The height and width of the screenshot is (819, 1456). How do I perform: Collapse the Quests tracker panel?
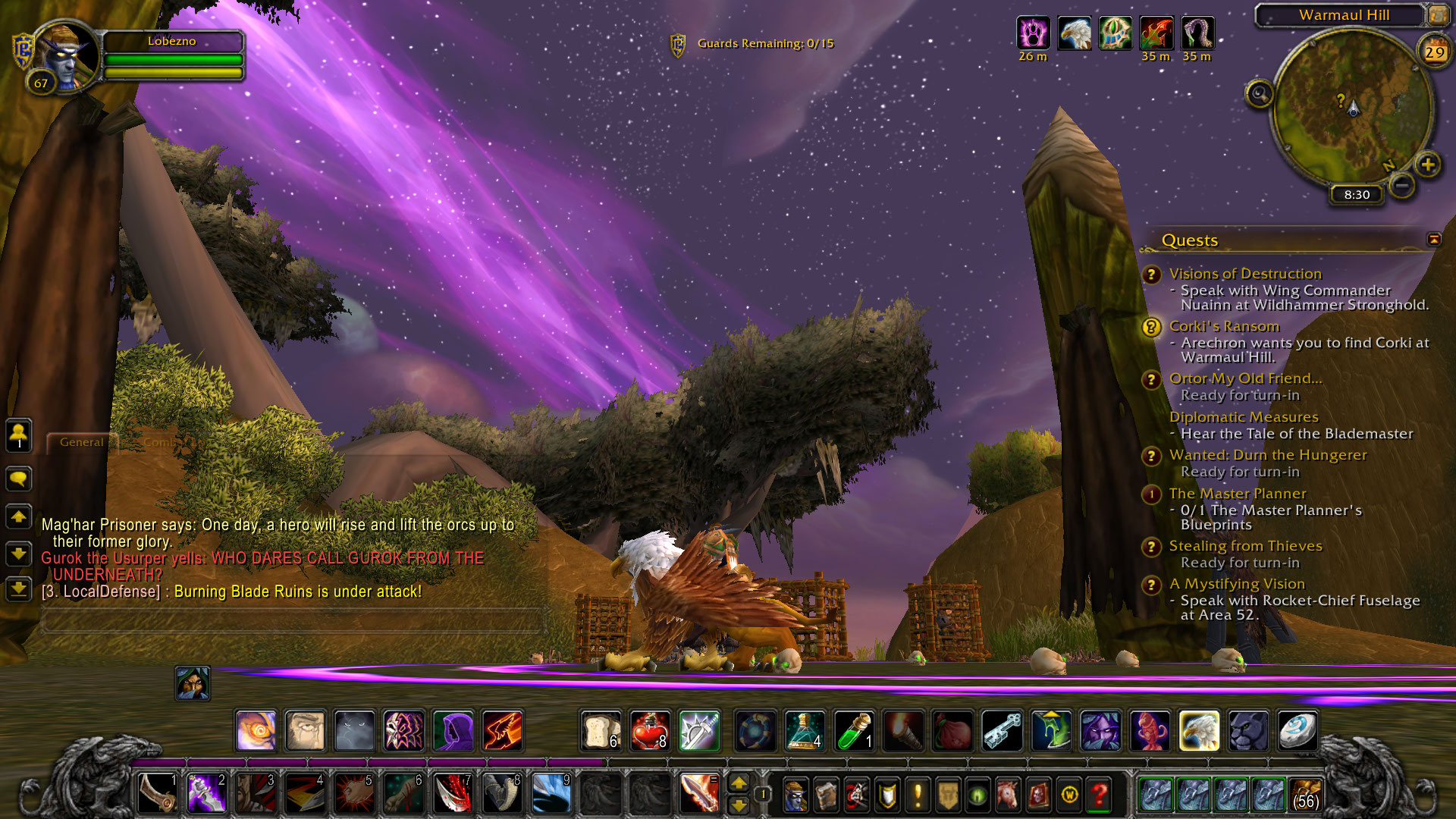1434,240
